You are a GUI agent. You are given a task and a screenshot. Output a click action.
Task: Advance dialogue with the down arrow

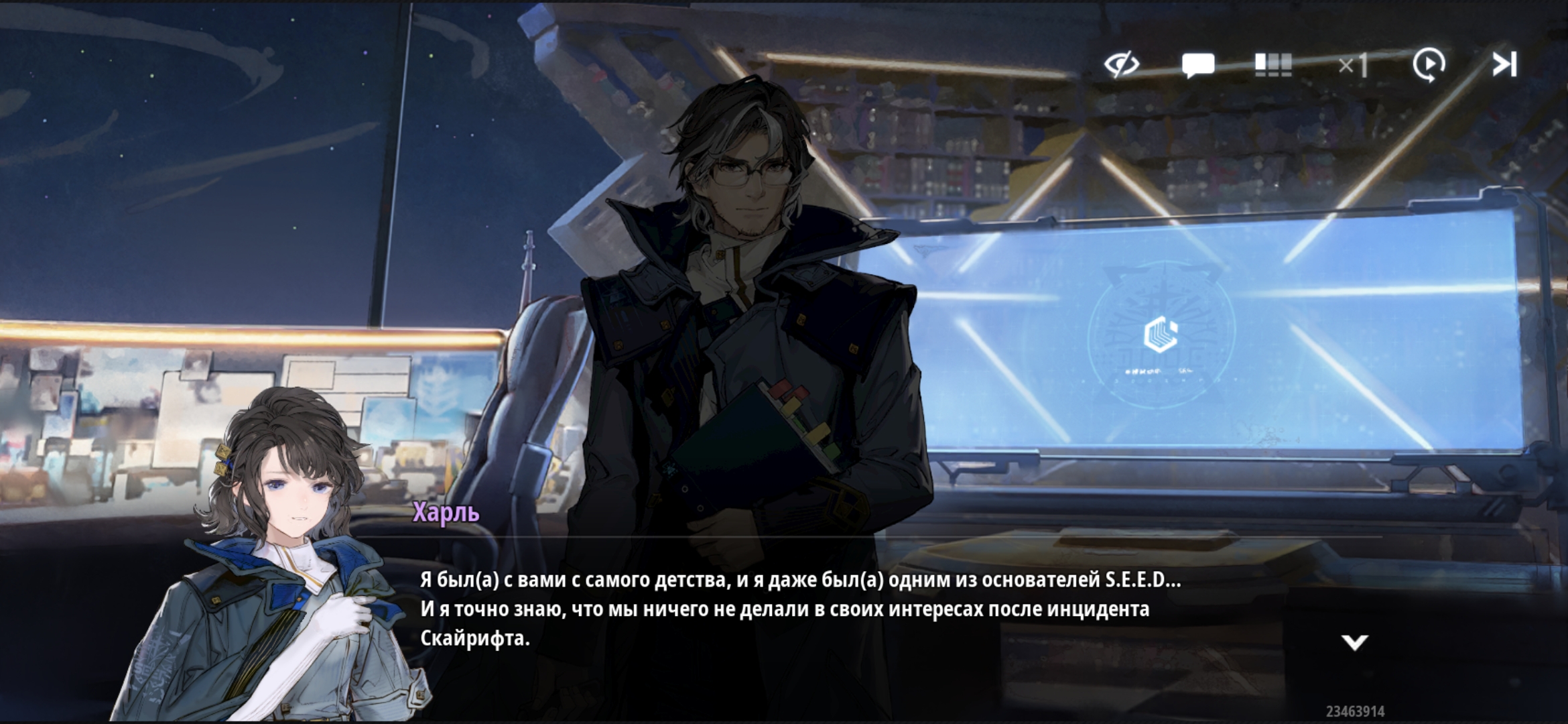(1354, 643)
